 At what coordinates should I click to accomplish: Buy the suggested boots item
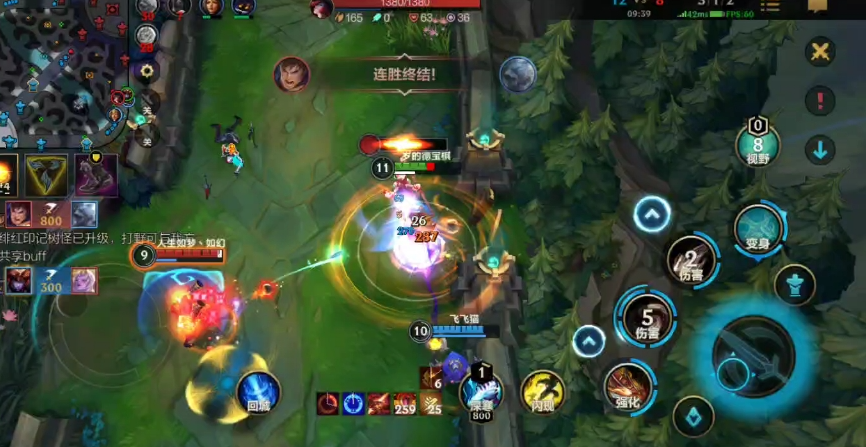point(96,174)
